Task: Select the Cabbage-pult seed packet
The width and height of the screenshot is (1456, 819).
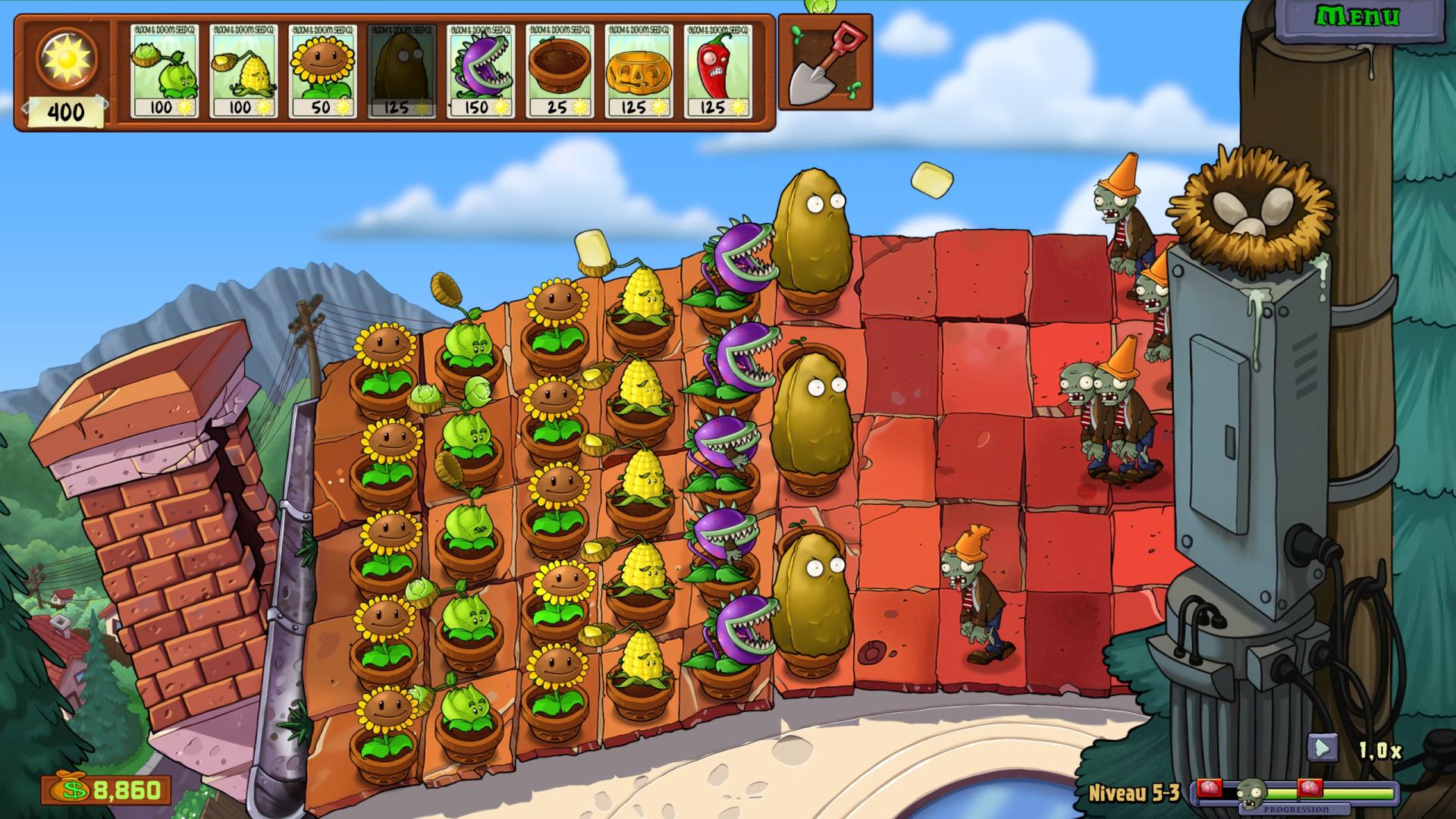Action: coord(164,71)
